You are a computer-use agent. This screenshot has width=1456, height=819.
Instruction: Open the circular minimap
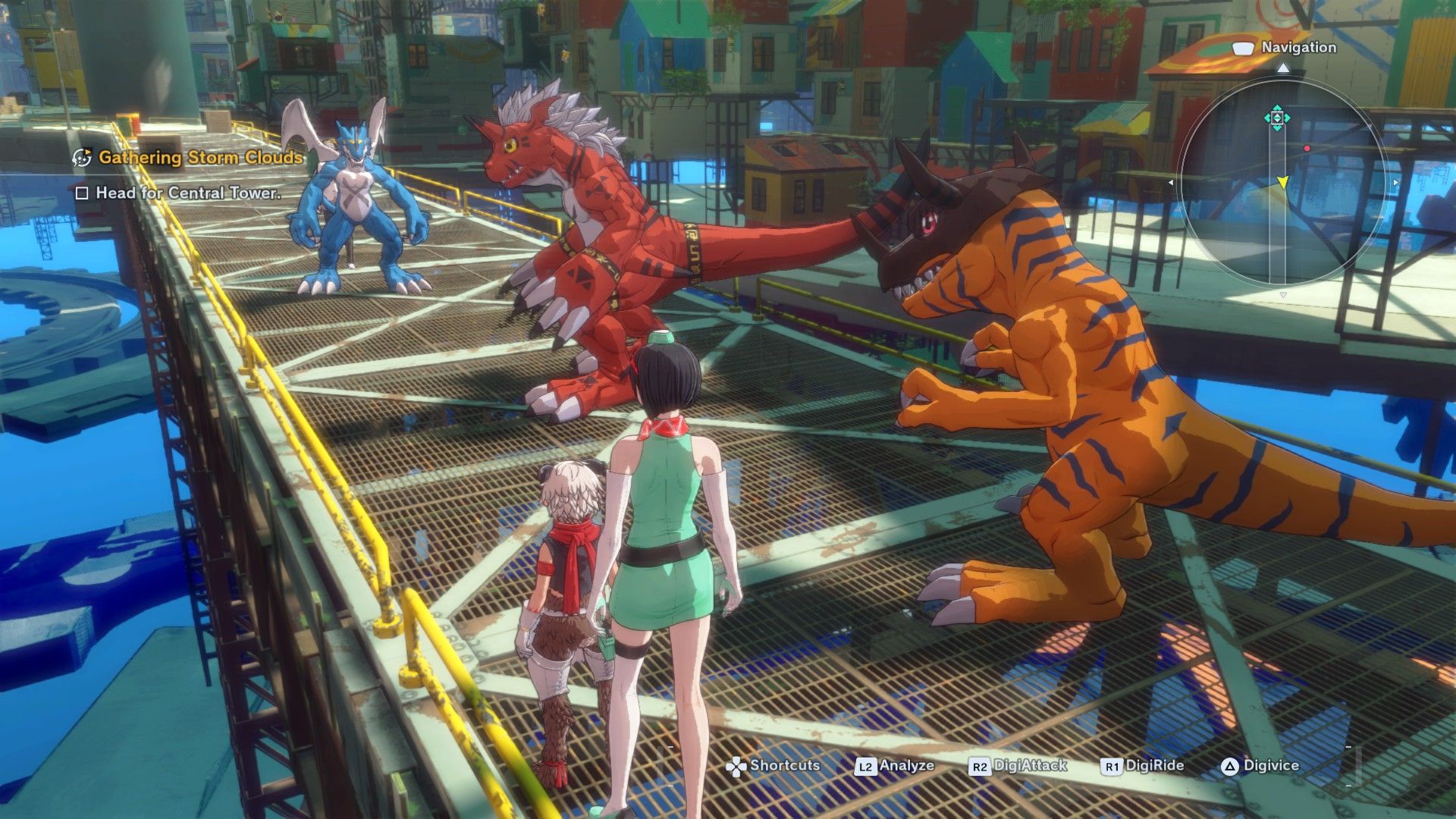[x=1283, y=182]
